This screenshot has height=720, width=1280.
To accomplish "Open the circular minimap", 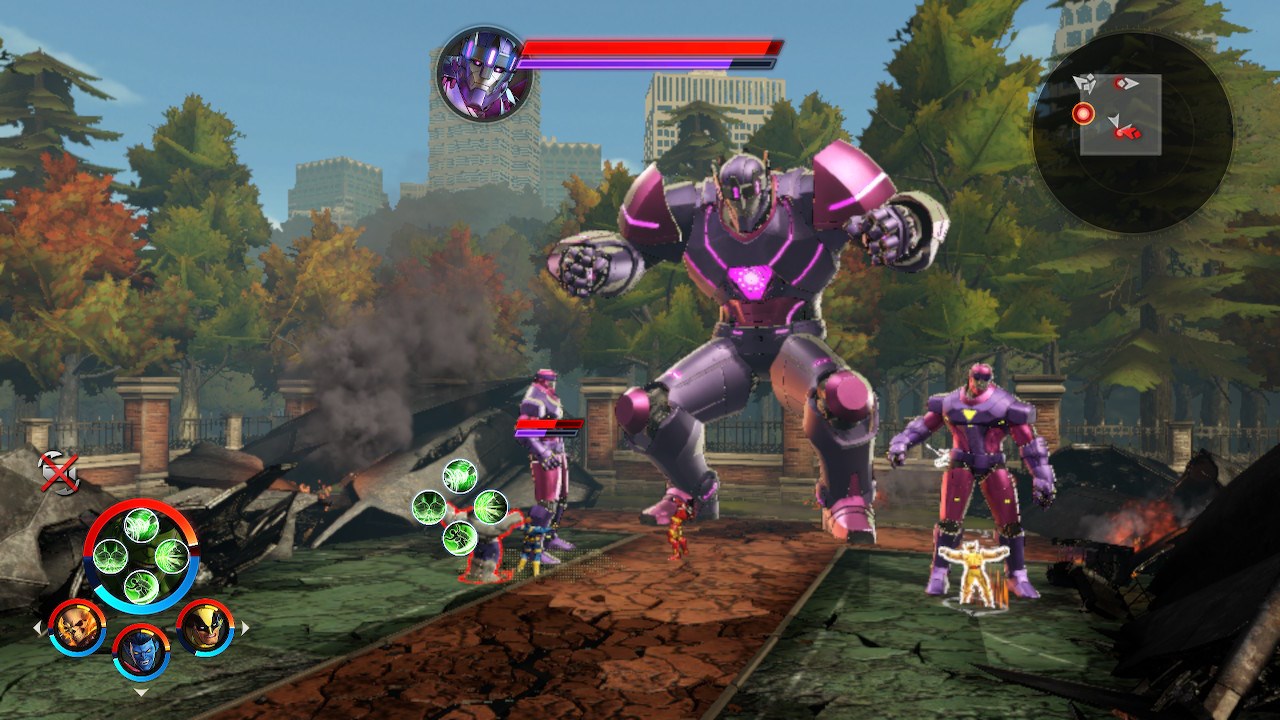I will point(1132,132).
